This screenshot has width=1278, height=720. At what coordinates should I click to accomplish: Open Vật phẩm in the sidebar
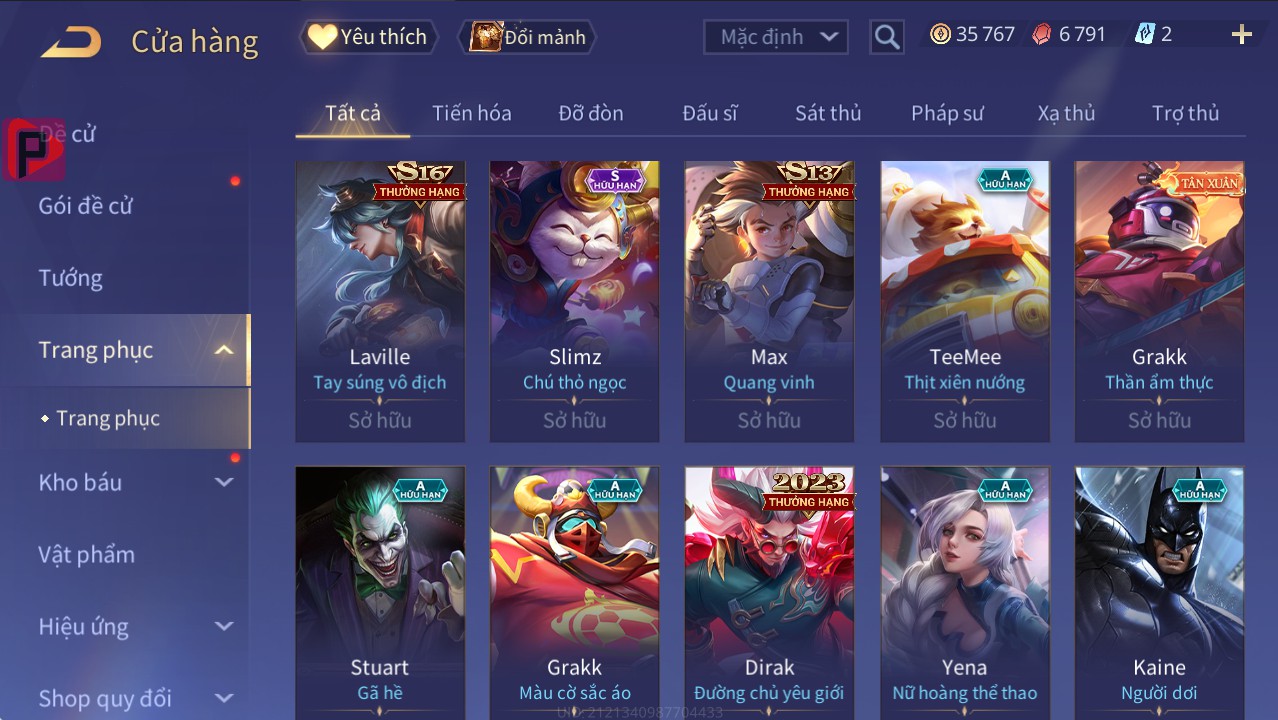tap(86, 554)
